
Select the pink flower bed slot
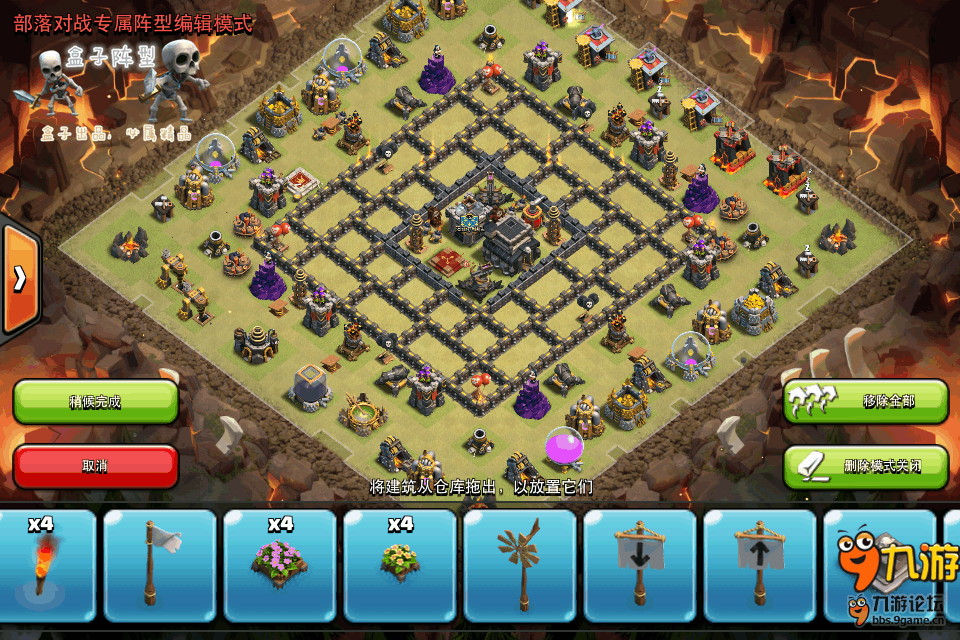280,567
